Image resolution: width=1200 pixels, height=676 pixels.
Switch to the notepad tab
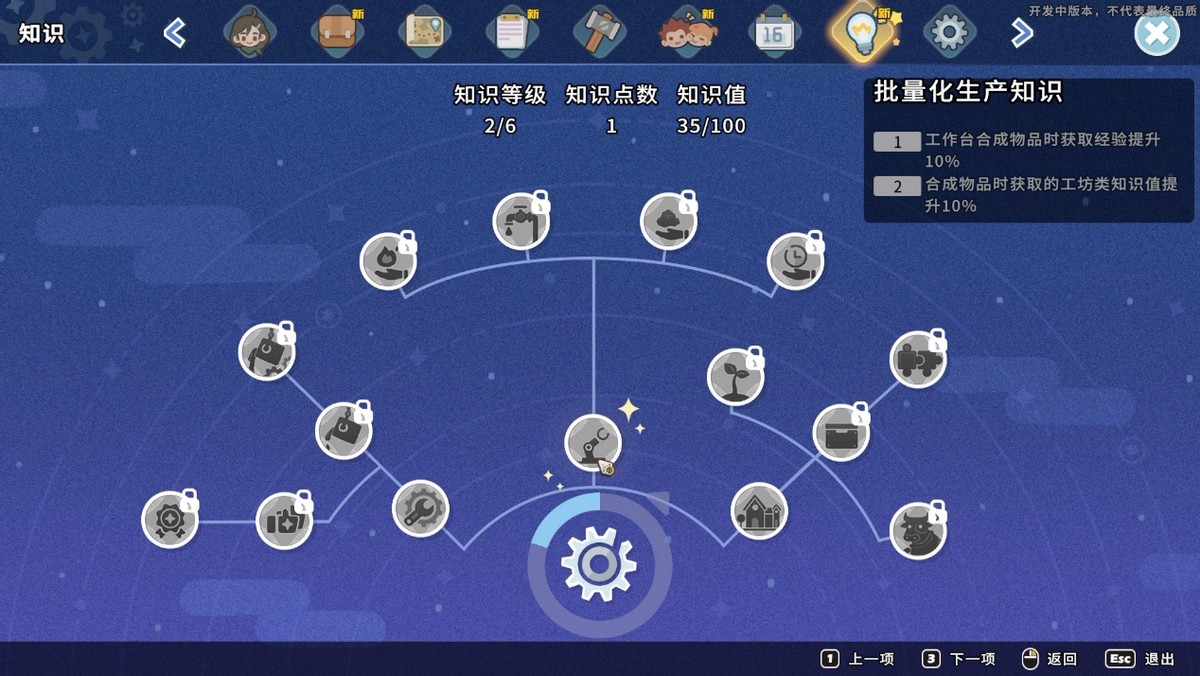[512, 33]
